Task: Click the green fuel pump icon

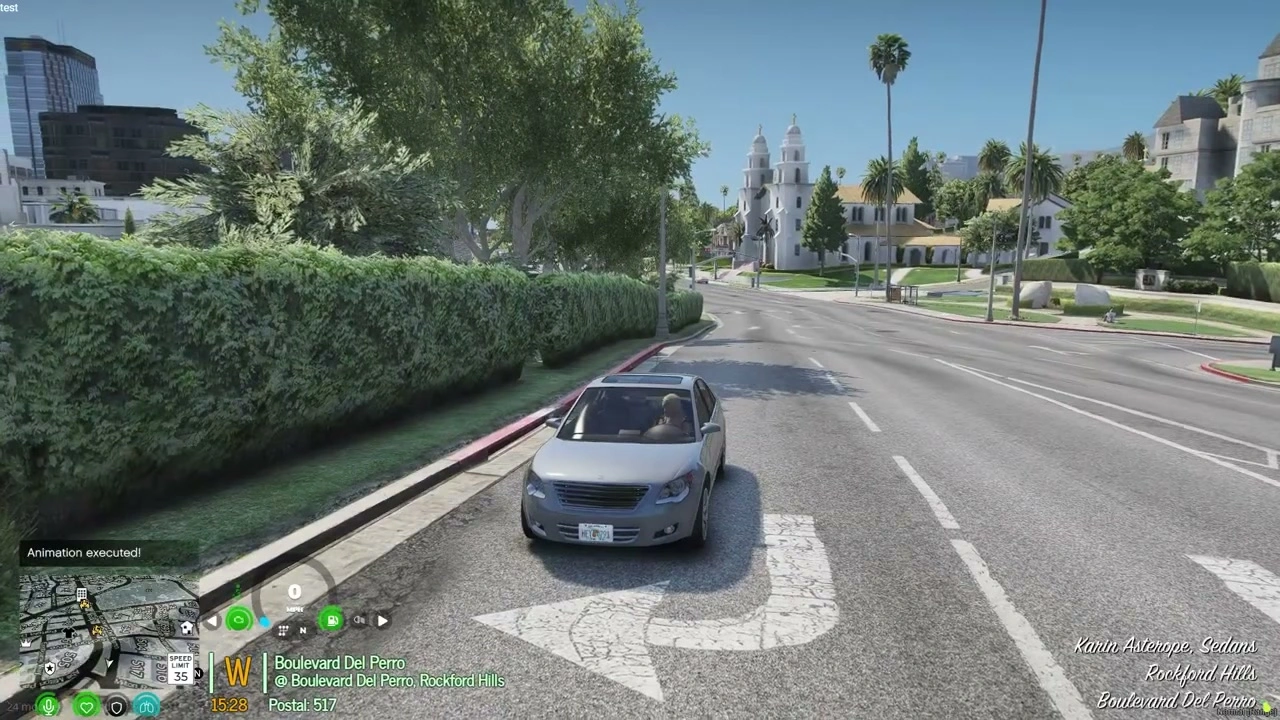Action: point(331,620)
